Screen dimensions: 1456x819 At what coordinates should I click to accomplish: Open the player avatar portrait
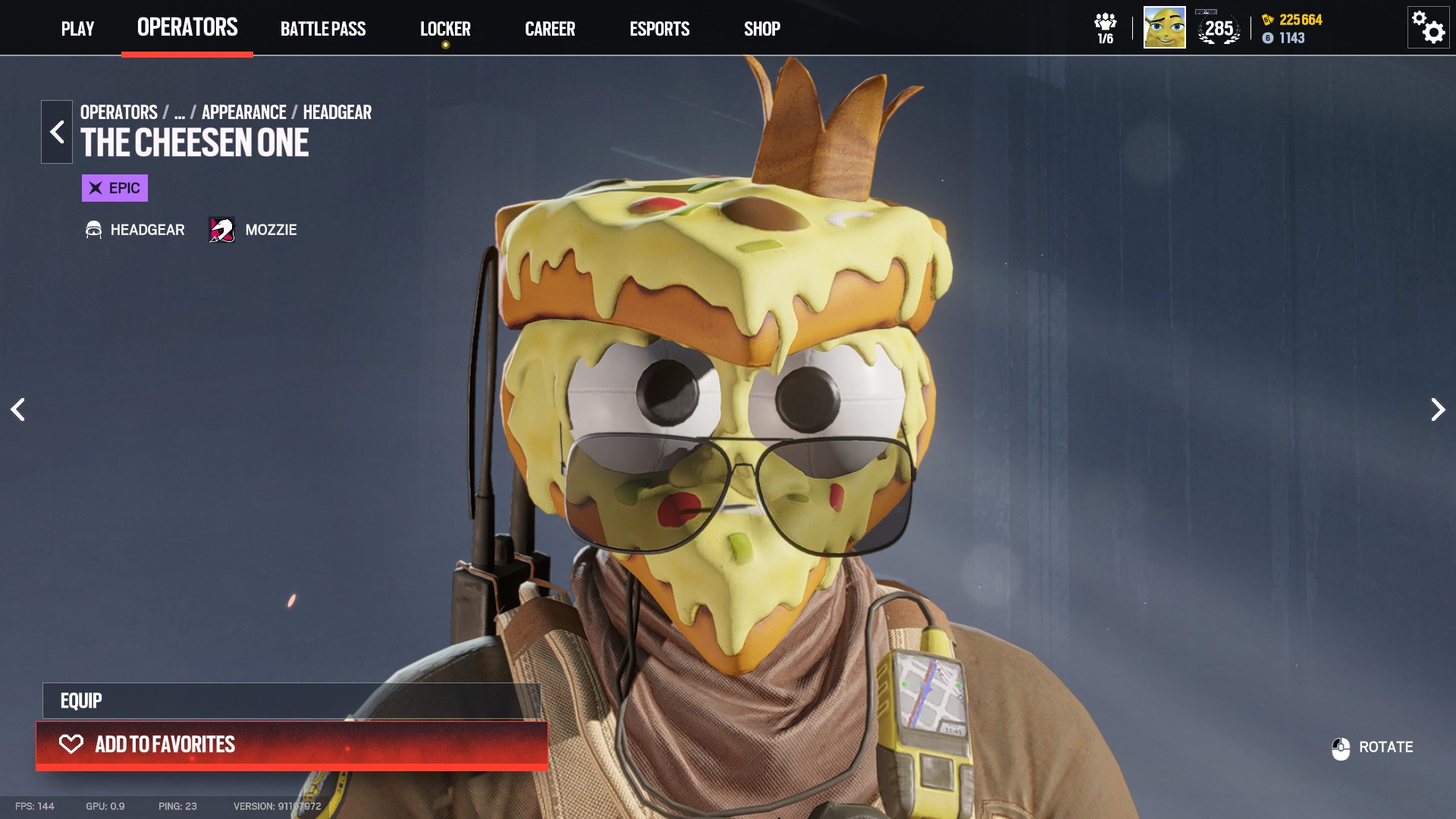tap(1163, 29)
